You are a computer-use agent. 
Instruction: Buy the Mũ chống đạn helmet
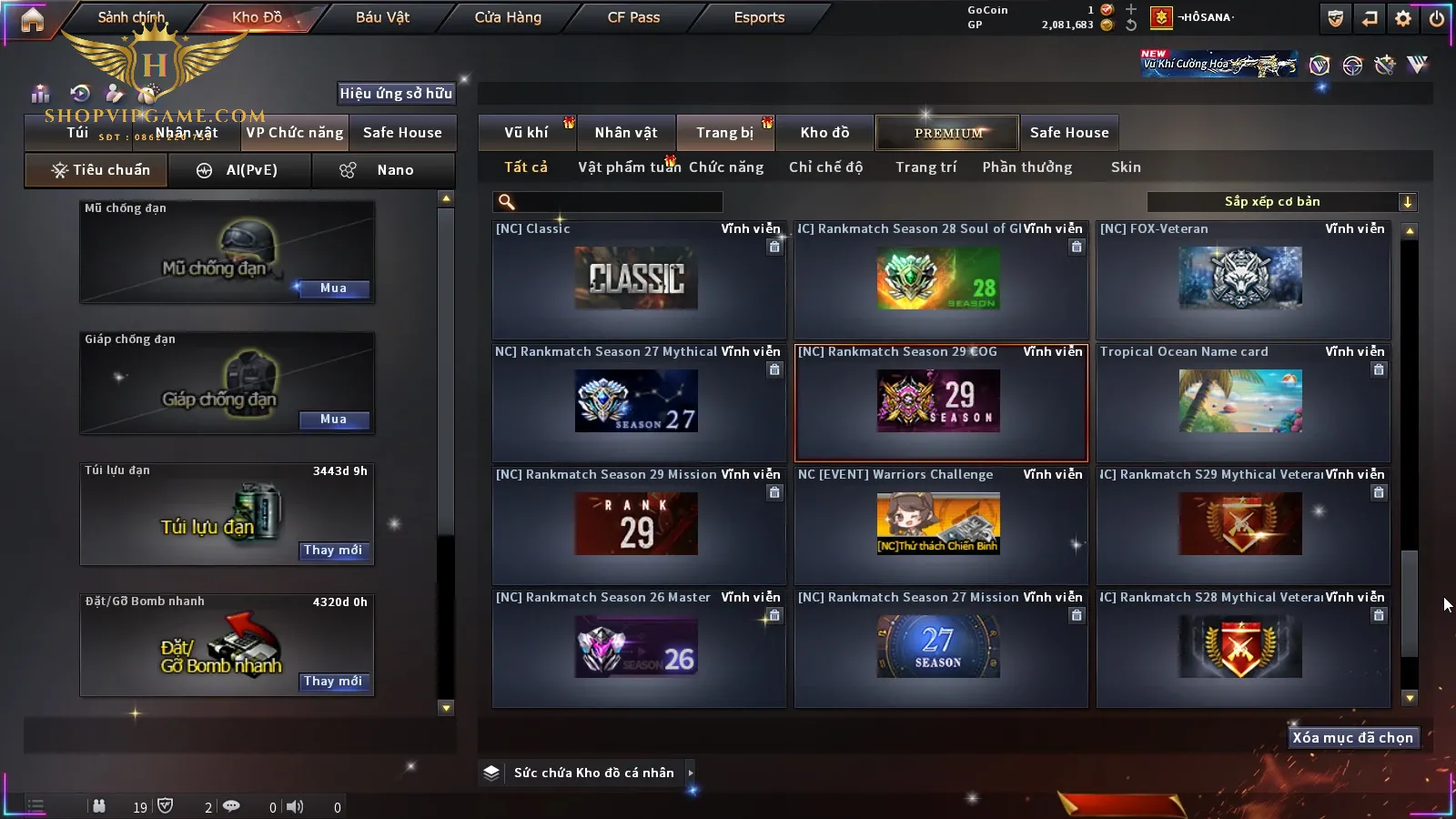point(333,288)
